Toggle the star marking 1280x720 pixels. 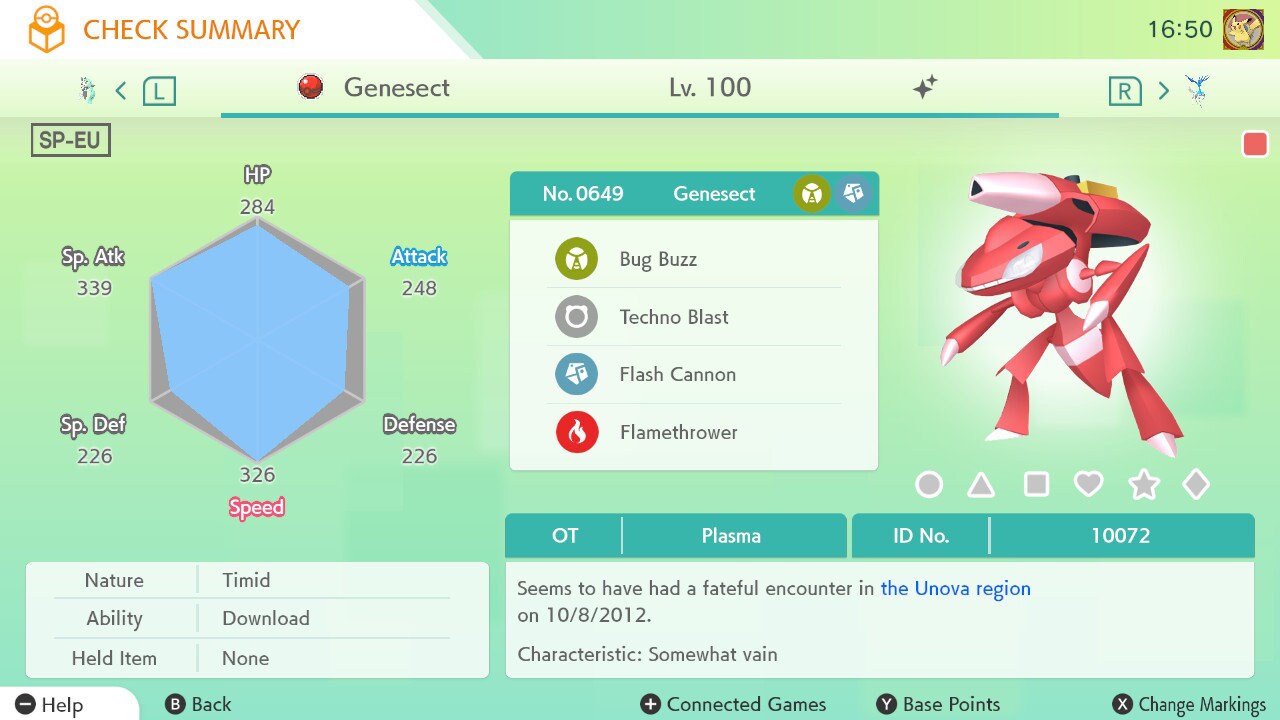pyautogui.click(x=1143, y=485)
